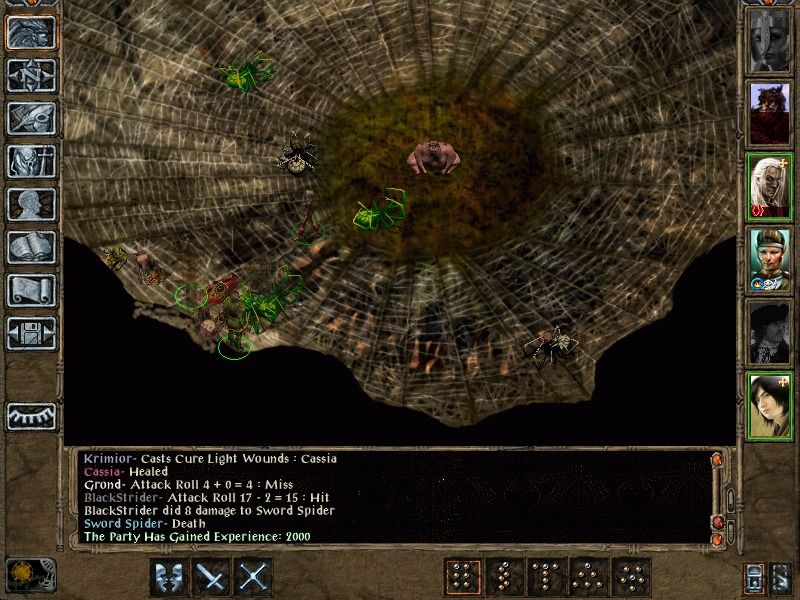Open the options with the scroll icon

tap(31, 290)
